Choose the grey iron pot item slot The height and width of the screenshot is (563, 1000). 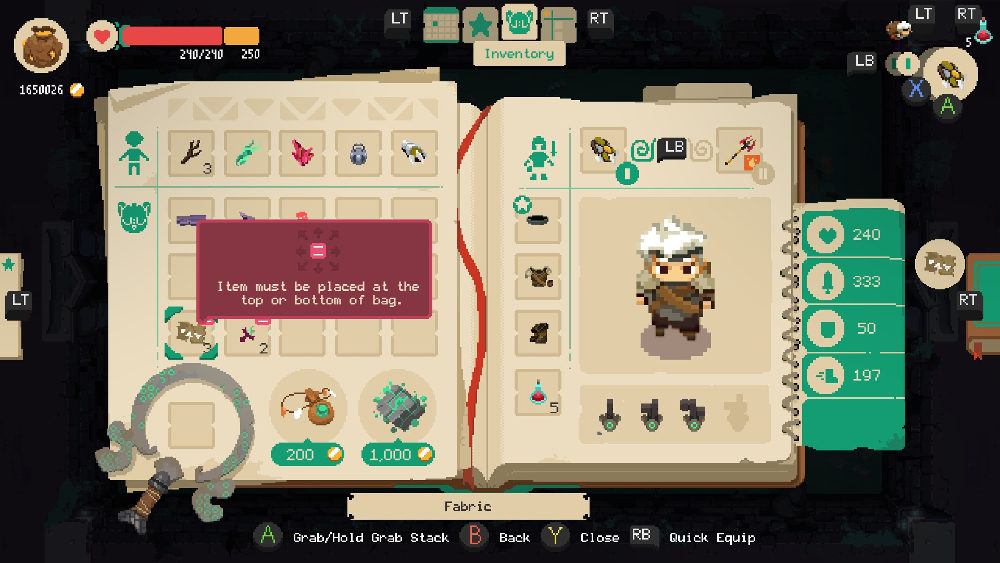click(x=359, y=154)
